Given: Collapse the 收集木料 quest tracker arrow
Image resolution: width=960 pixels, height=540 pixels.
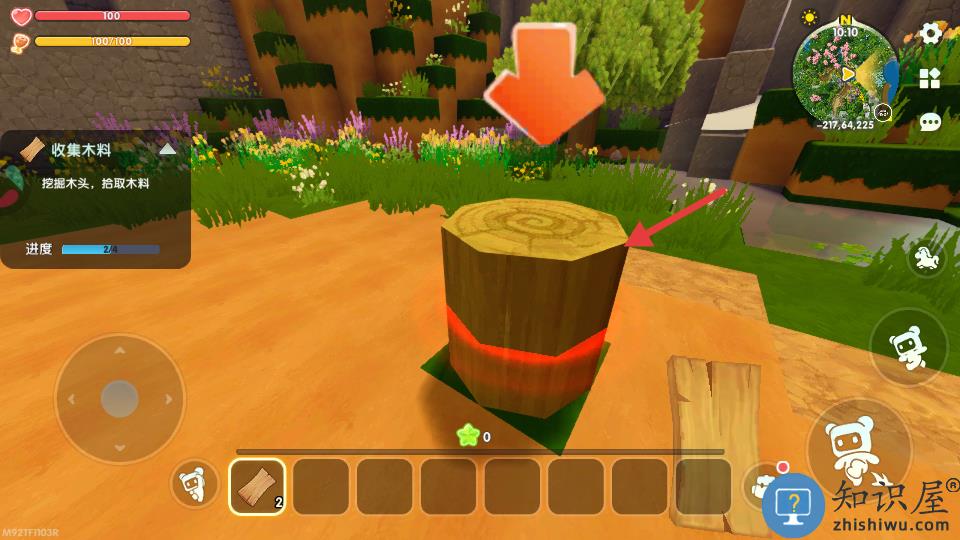Looking at the screenshot, I should [x=168, y=149].
